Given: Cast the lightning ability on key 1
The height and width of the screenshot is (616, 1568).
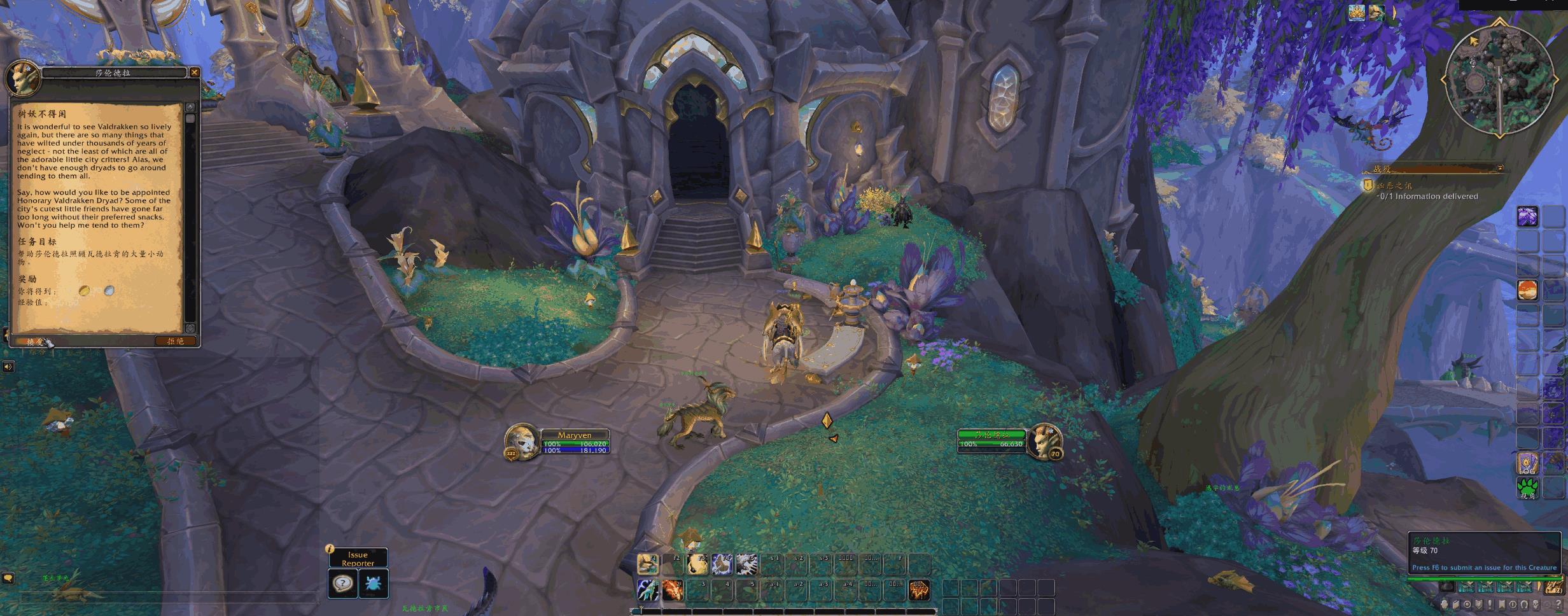Looking at the screenshot, I should click(648, 590).
